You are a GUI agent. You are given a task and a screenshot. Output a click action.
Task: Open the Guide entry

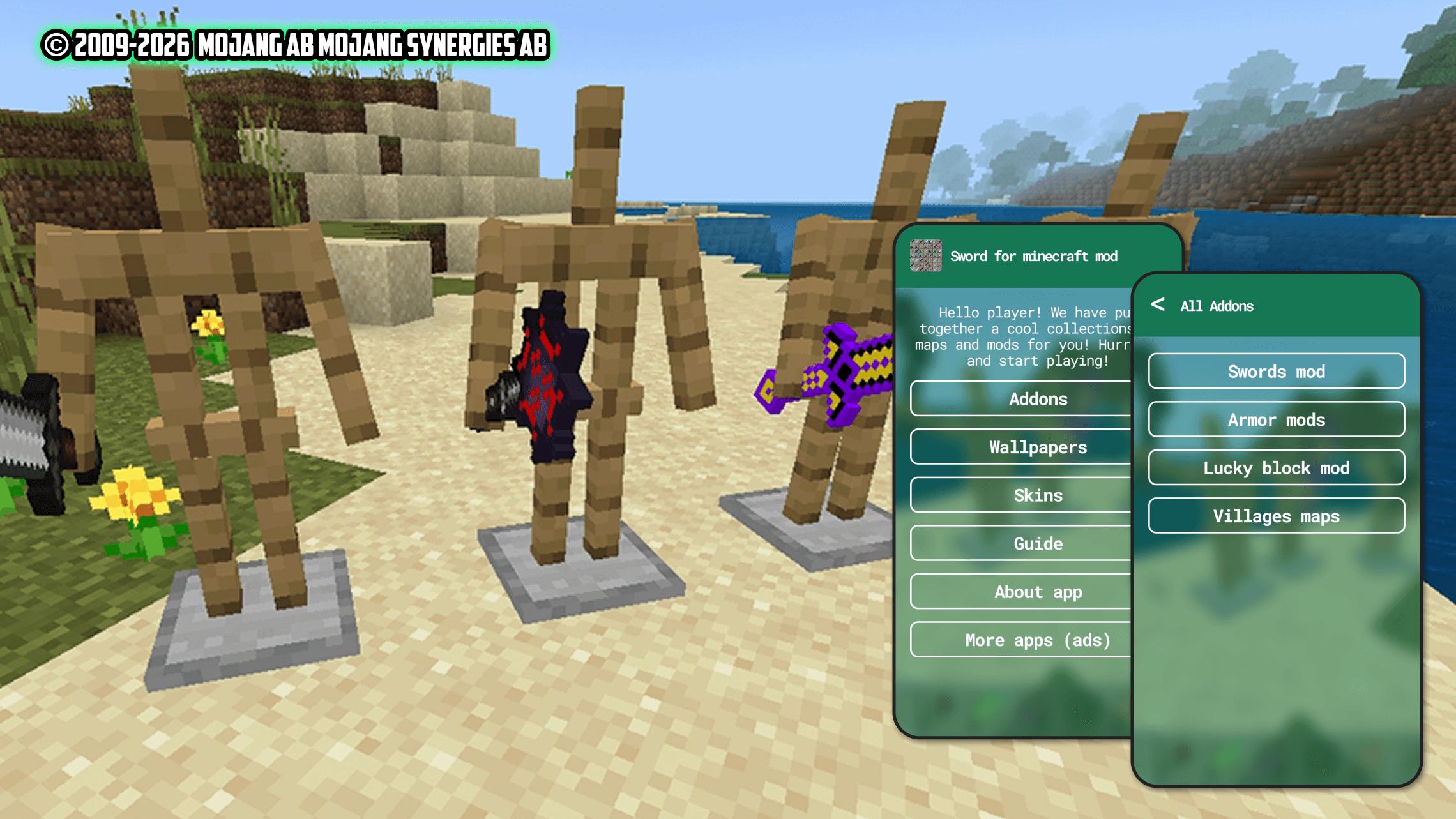coord(1022,543)
